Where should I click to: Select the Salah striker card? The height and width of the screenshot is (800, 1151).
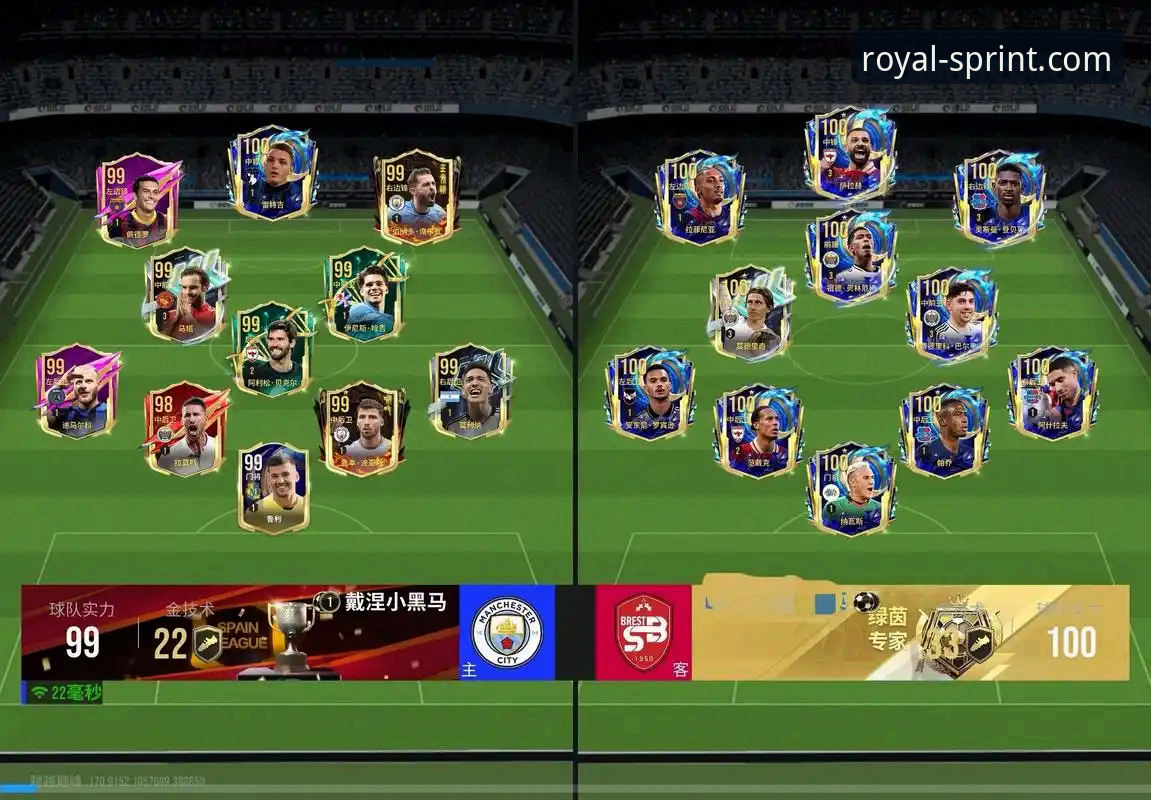[x=850, y=155]
